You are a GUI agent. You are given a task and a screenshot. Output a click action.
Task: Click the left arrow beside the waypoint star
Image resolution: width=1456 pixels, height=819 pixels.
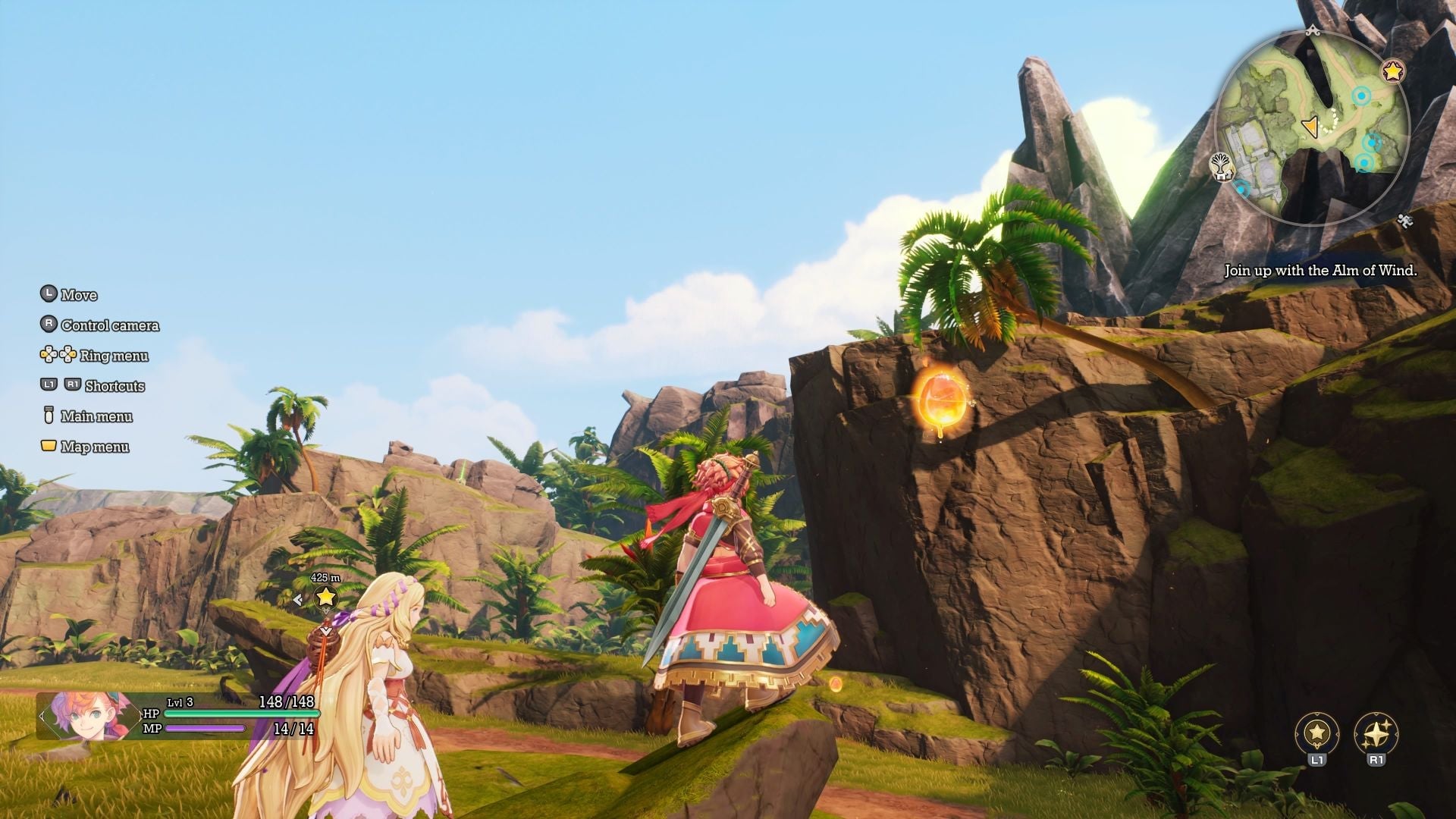coord(298,599)
